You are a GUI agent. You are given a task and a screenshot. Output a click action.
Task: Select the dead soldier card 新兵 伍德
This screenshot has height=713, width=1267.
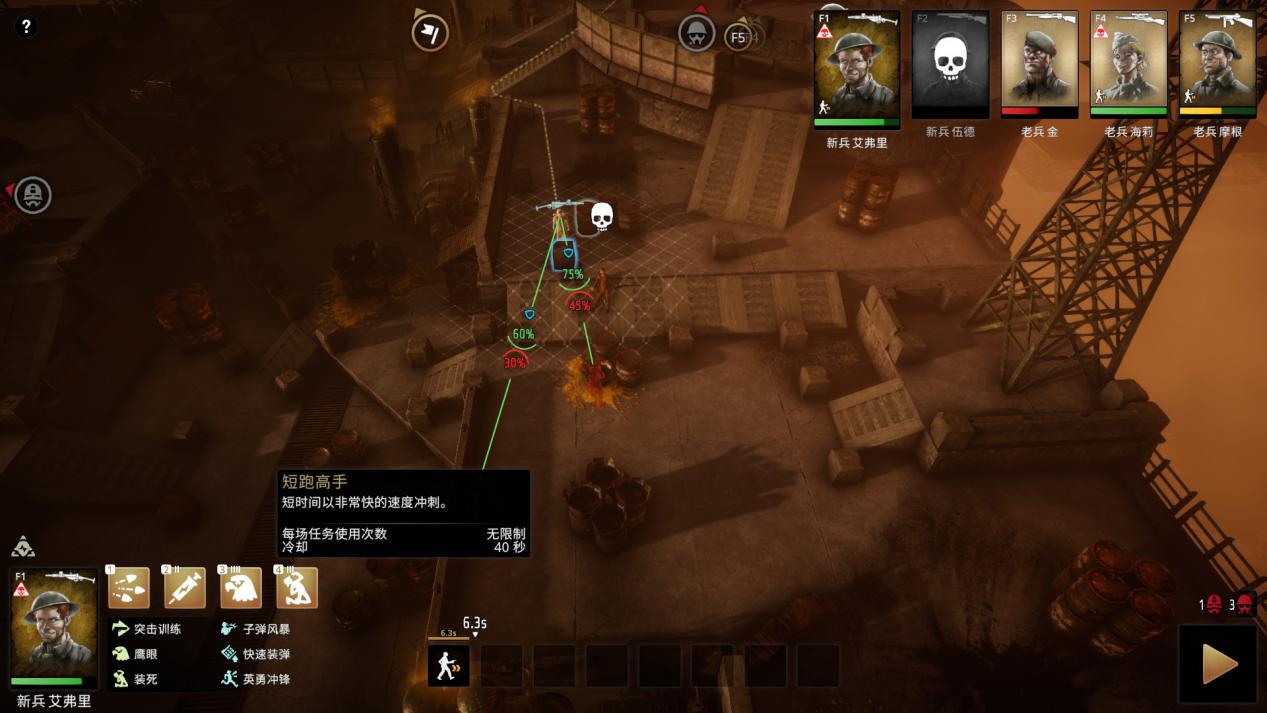coord(950,68)
